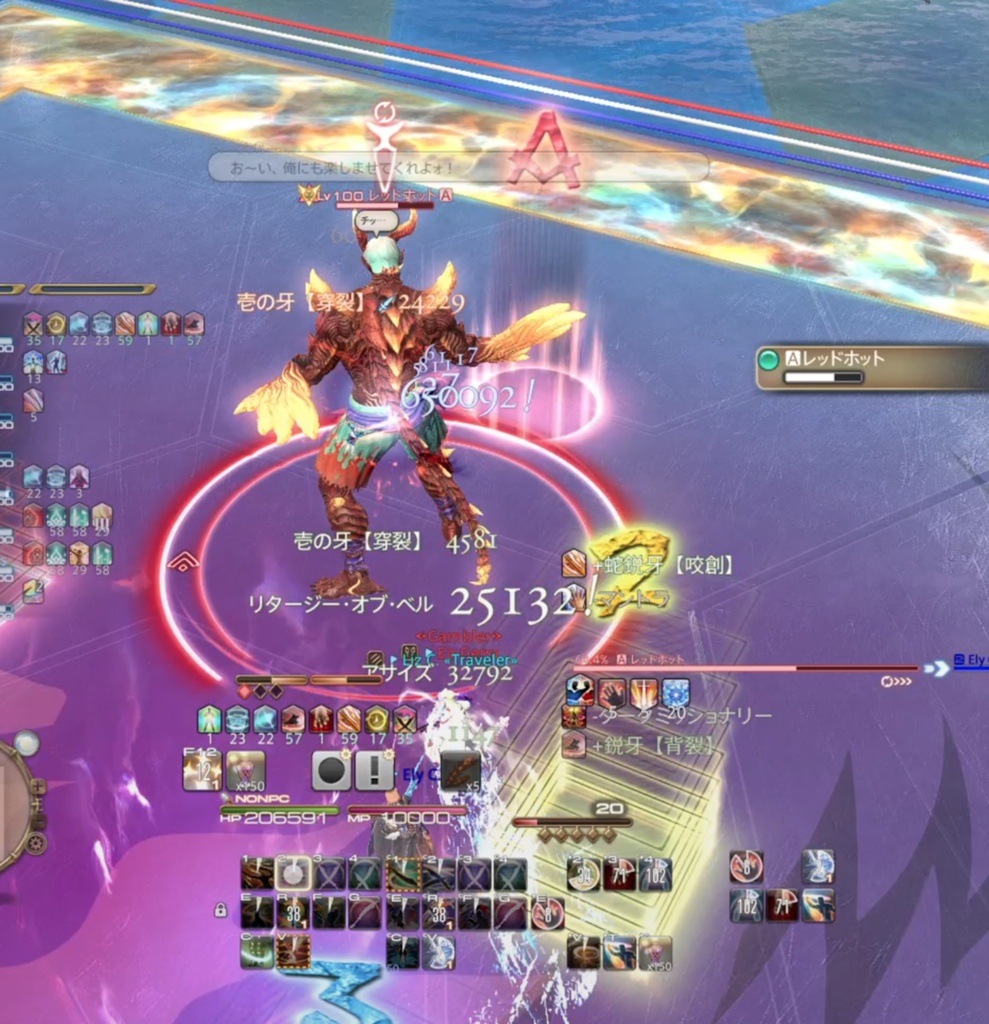This screenshot has height=1024, width=989.
Task: Toggle the hotbar padlock icon
Action: pos(219,910)
